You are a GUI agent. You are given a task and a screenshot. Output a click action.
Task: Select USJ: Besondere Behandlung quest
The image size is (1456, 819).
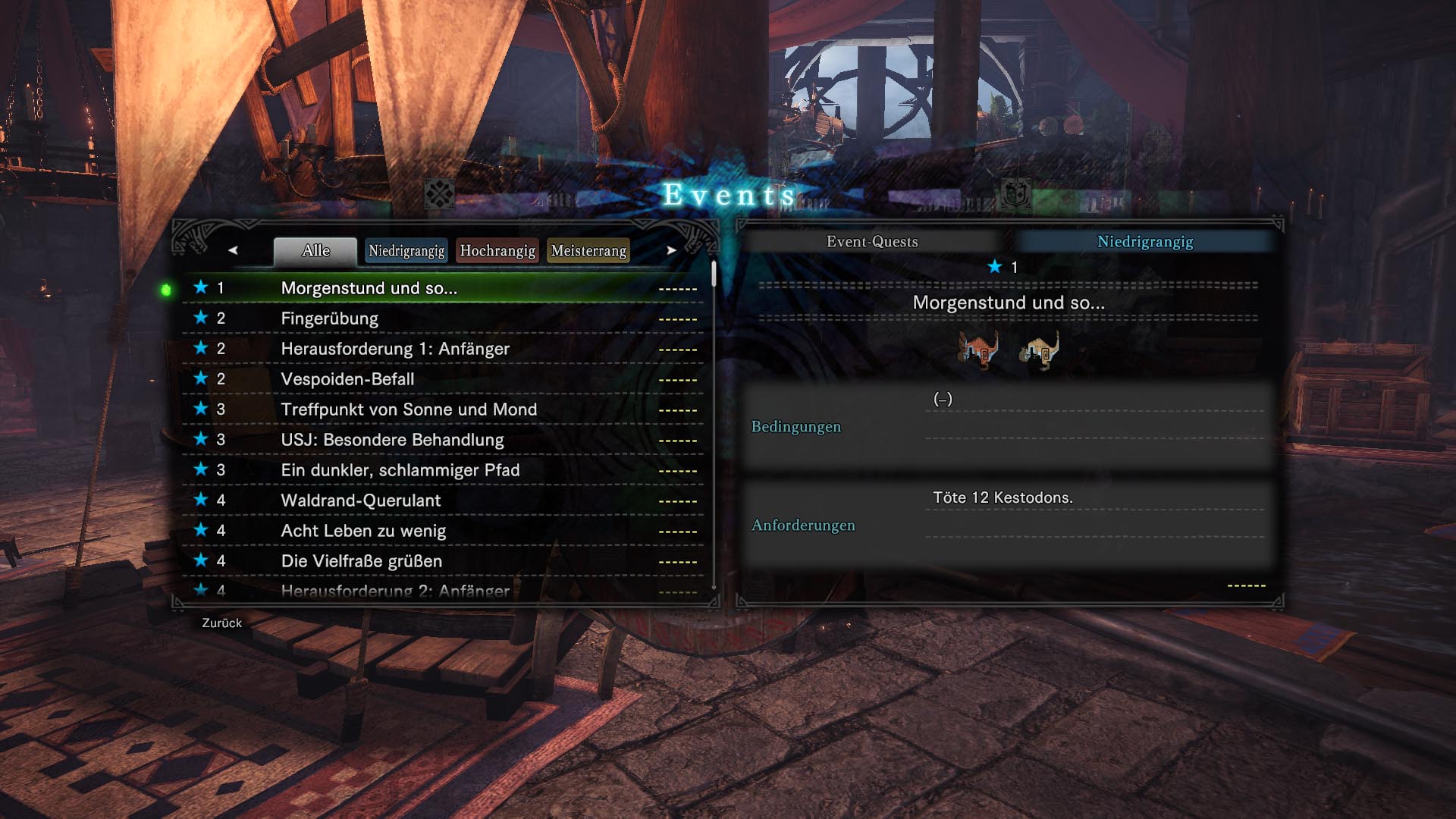391,440
